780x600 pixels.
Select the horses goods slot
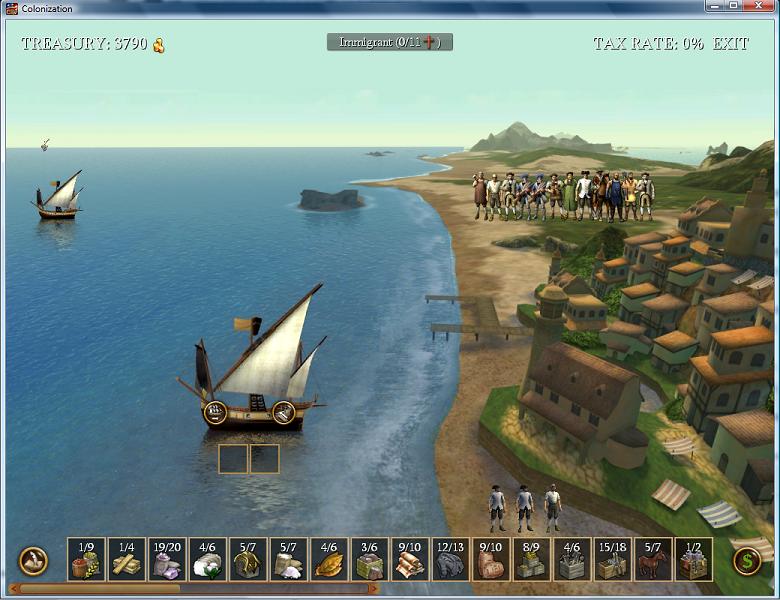tap(653, 560)
